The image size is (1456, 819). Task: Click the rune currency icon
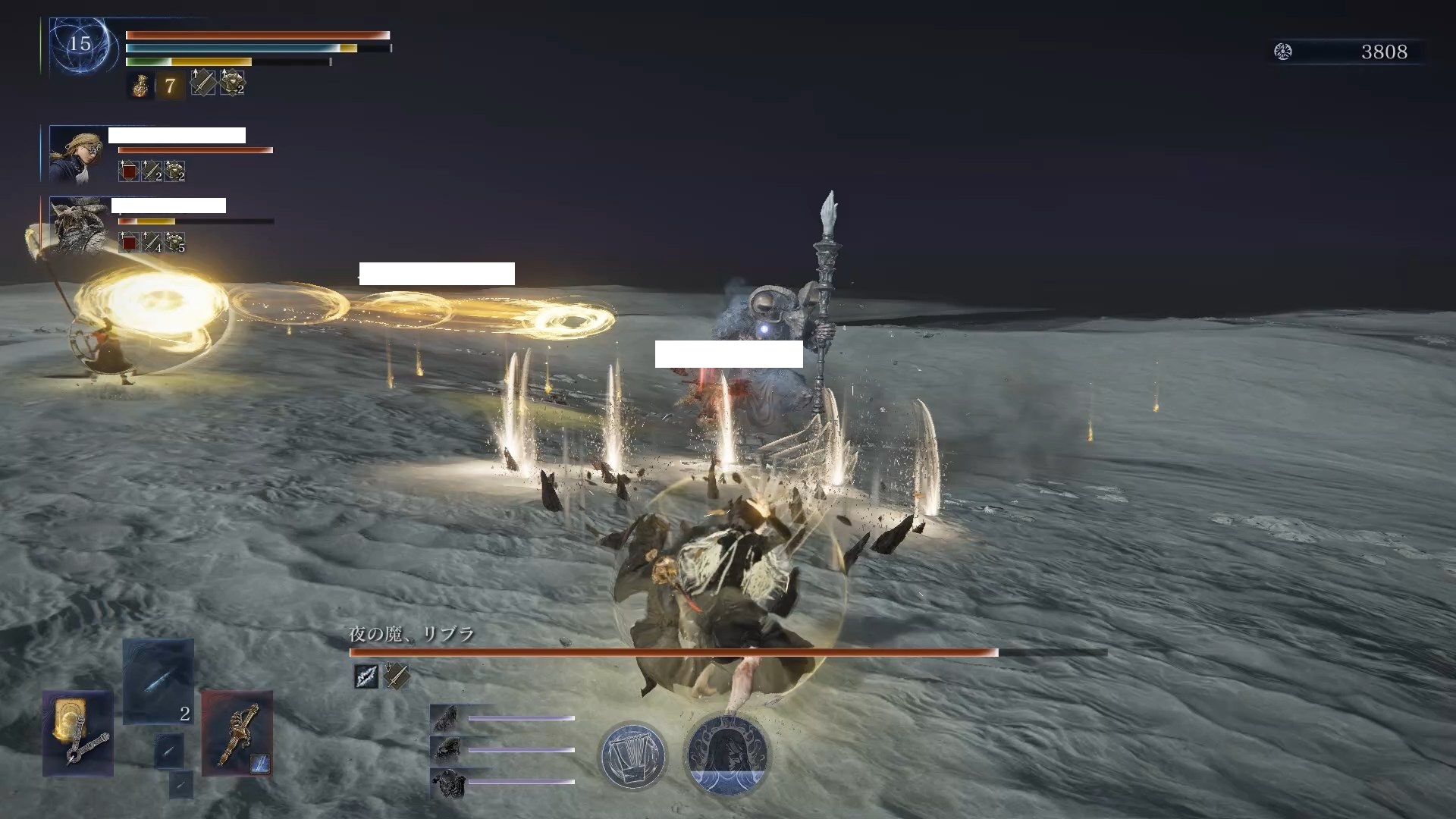pyautogui.click(x=1283, y=52)
